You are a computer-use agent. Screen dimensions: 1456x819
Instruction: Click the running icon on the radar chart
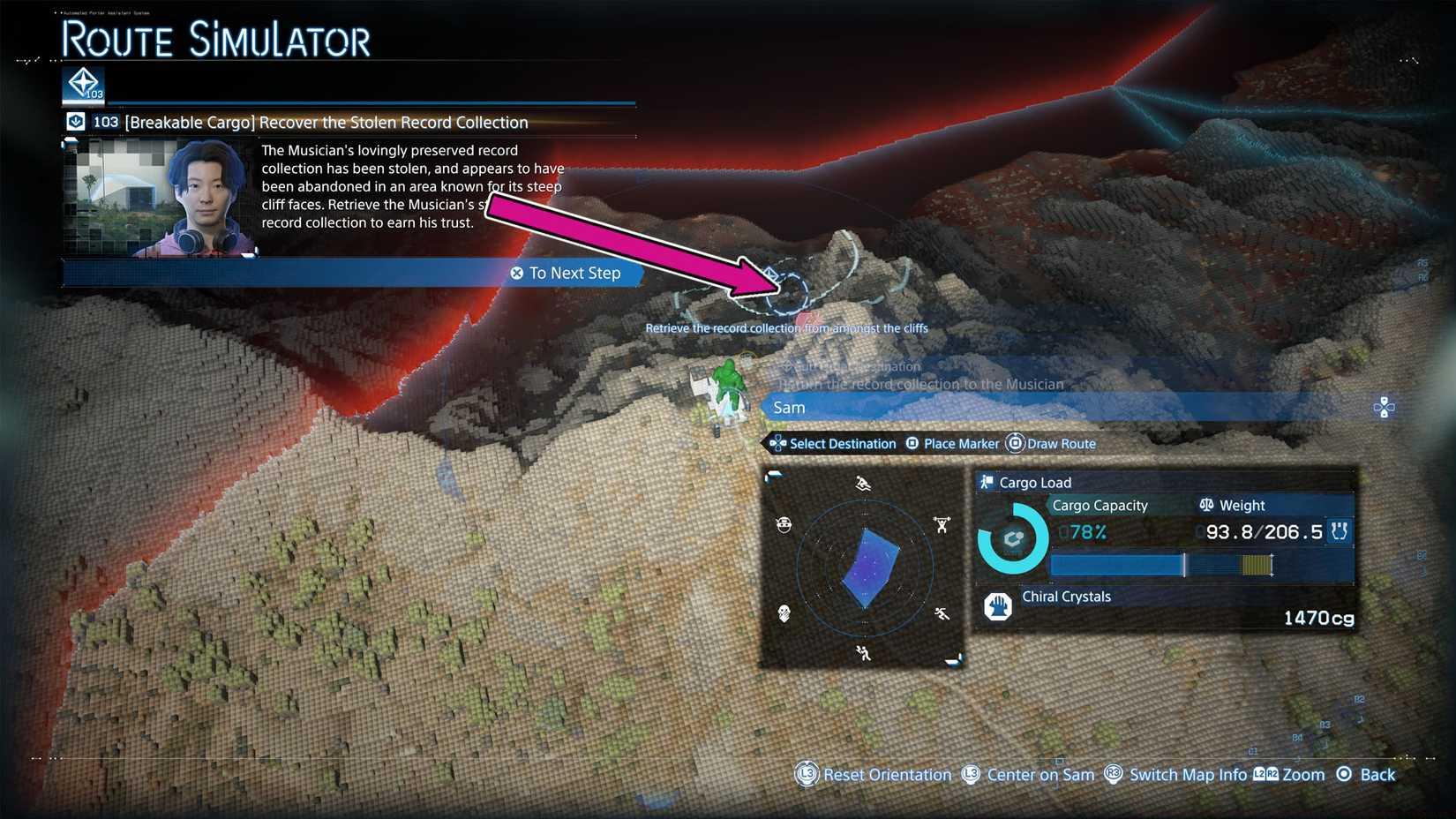tap(941, 613)
